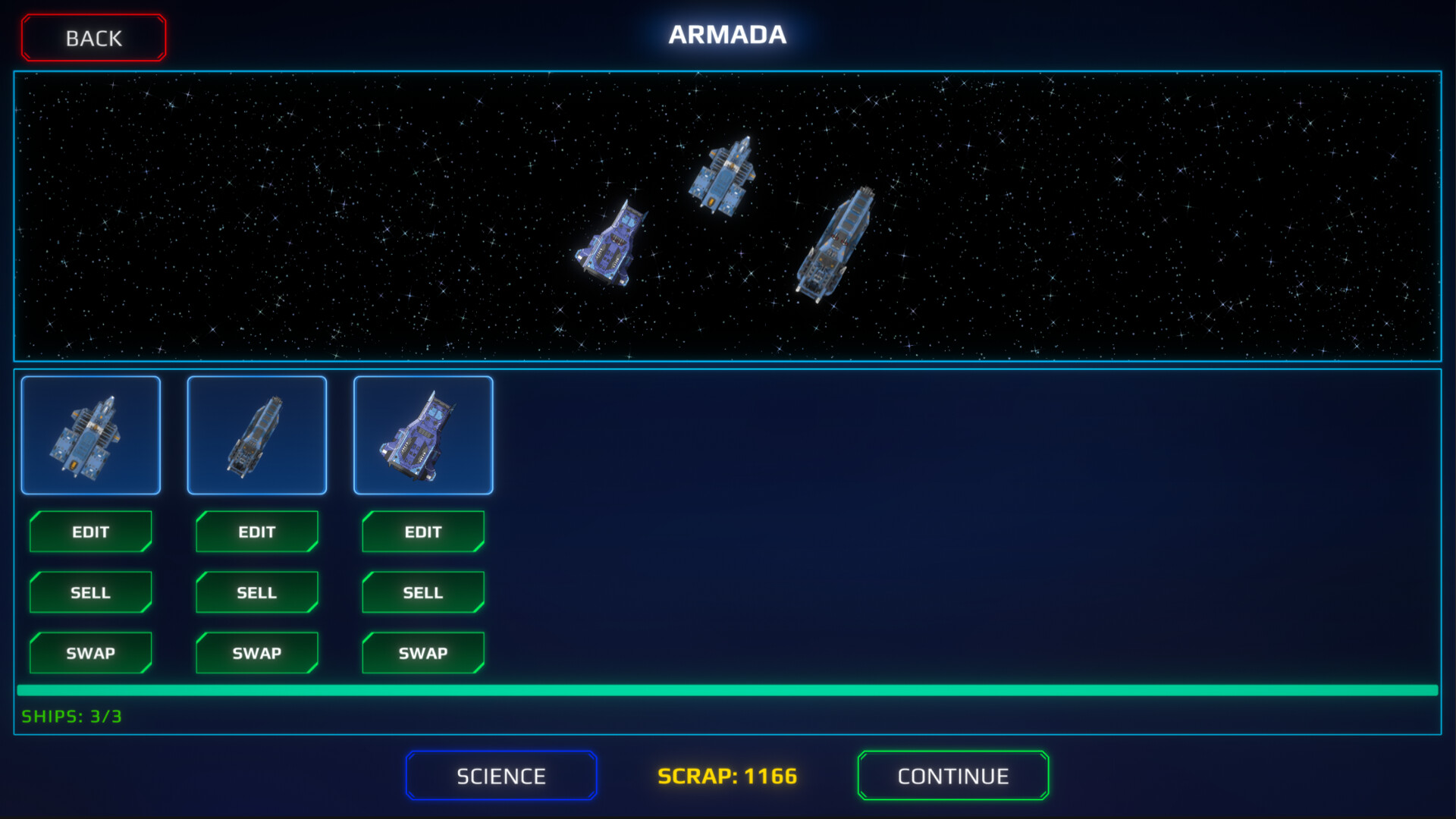Screen dimensions: 1456x819
Task: Edit the first ship
Action: (90, 532)
